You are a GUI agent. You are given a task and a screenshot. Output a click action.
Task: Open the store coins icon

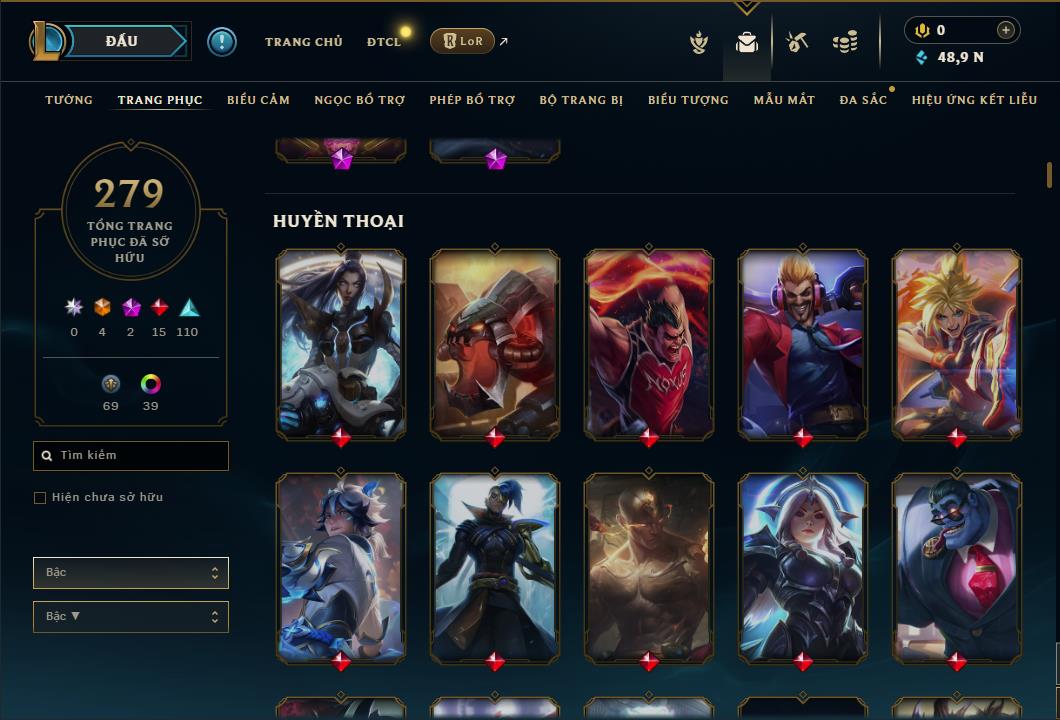click(845, 42)
